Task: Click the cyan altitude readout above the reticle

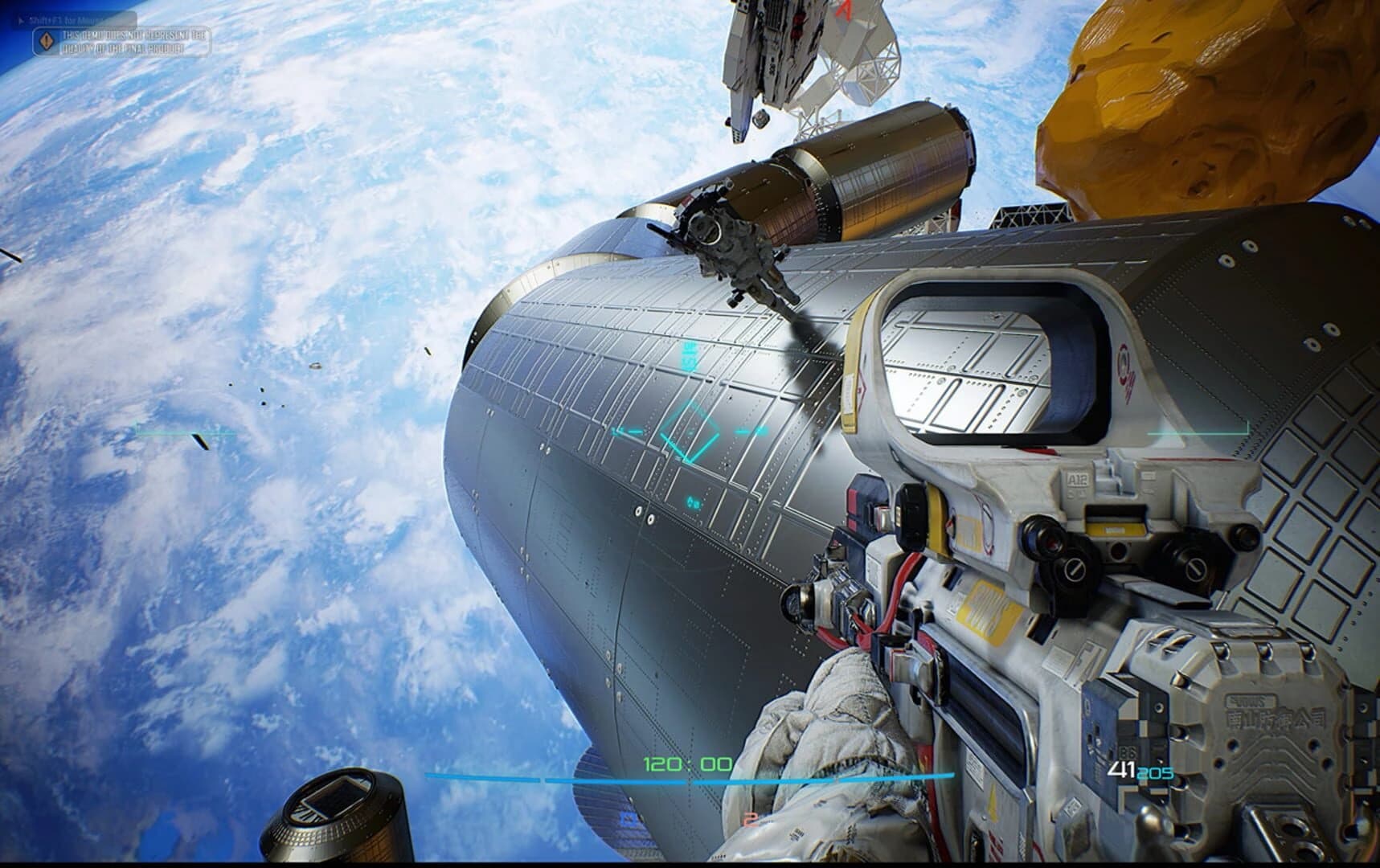Action: click(x=689, y=355)
